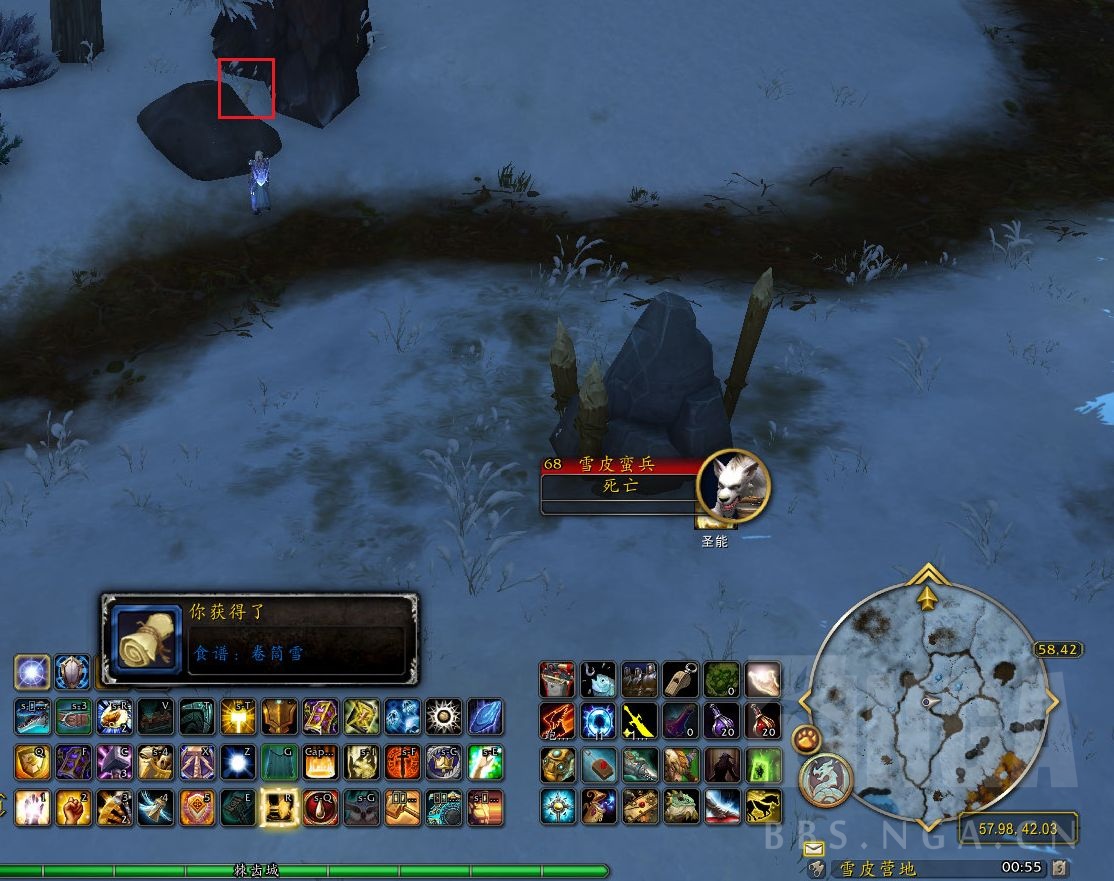Screen dimensions: 1114x881
Task: Activate the owl icon ability
Action: click(x=361, y=807)
